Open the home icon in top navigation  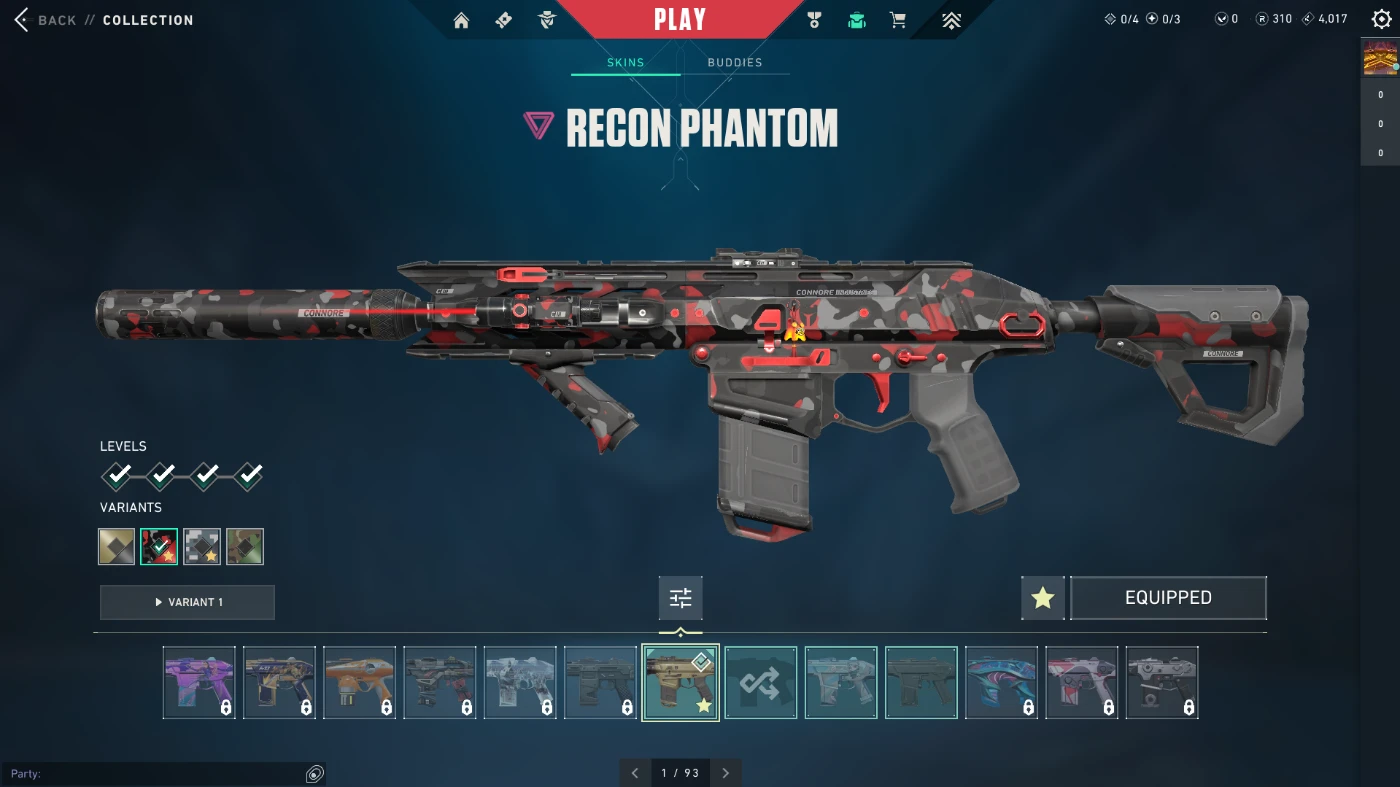tap(461, 20)
